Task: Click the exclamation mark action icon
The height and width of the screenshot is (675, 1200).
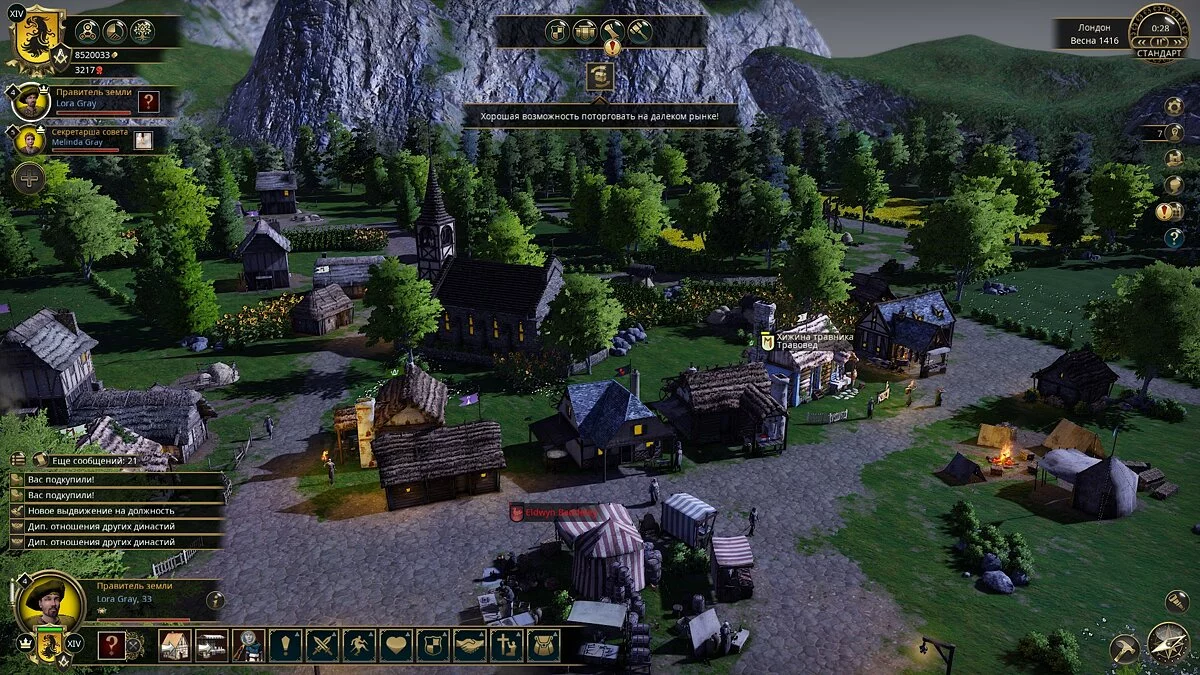Action: 285,645
